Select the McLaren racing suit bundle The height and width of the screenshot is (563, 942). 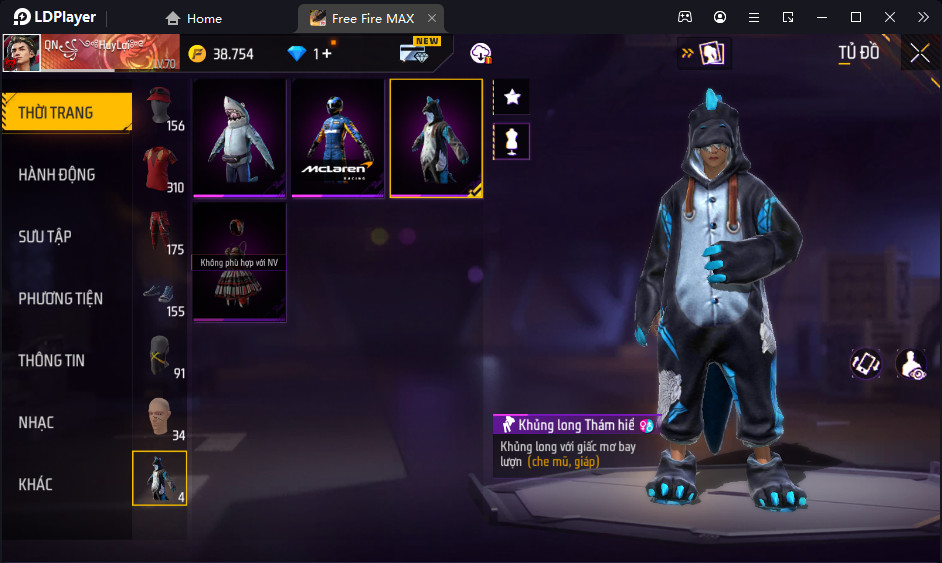pos(337,137)
